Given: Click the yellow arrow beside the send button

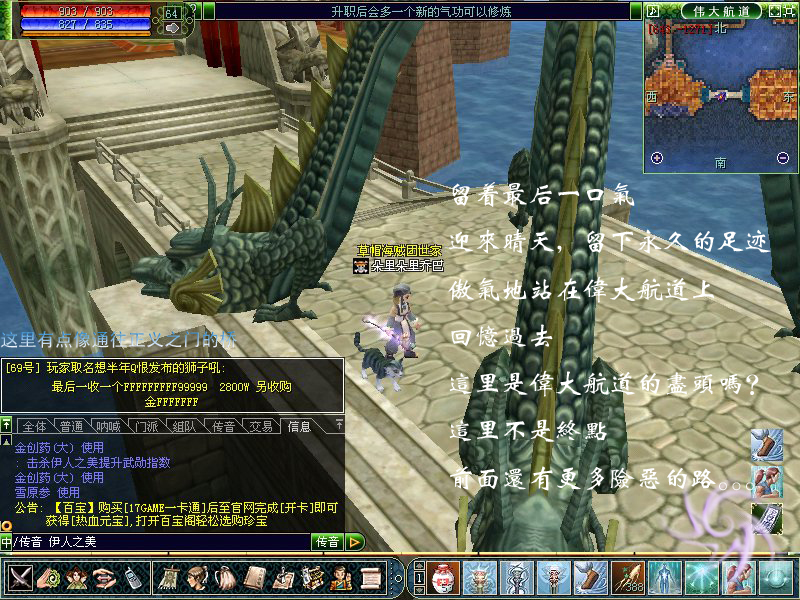Looking at the screenshot, I should (x=355, y=542).
